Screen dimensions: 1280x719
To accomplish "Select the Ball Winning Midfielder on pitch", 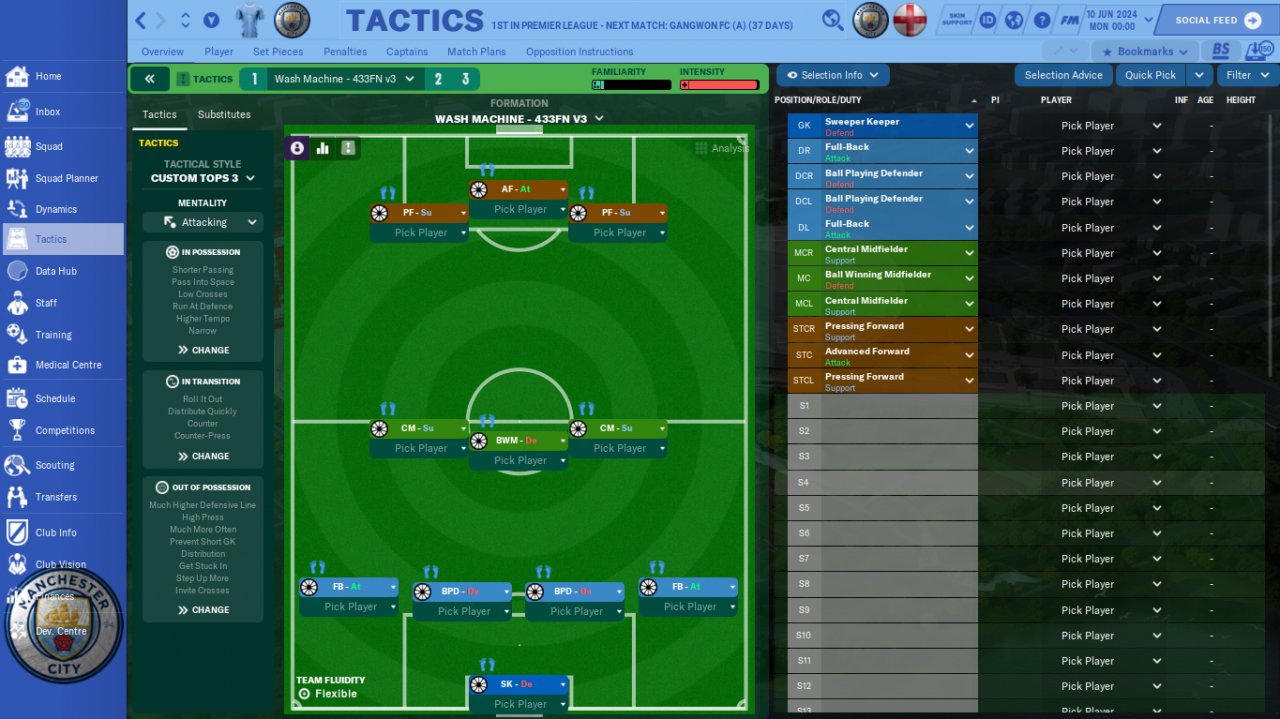I will 518,440.
